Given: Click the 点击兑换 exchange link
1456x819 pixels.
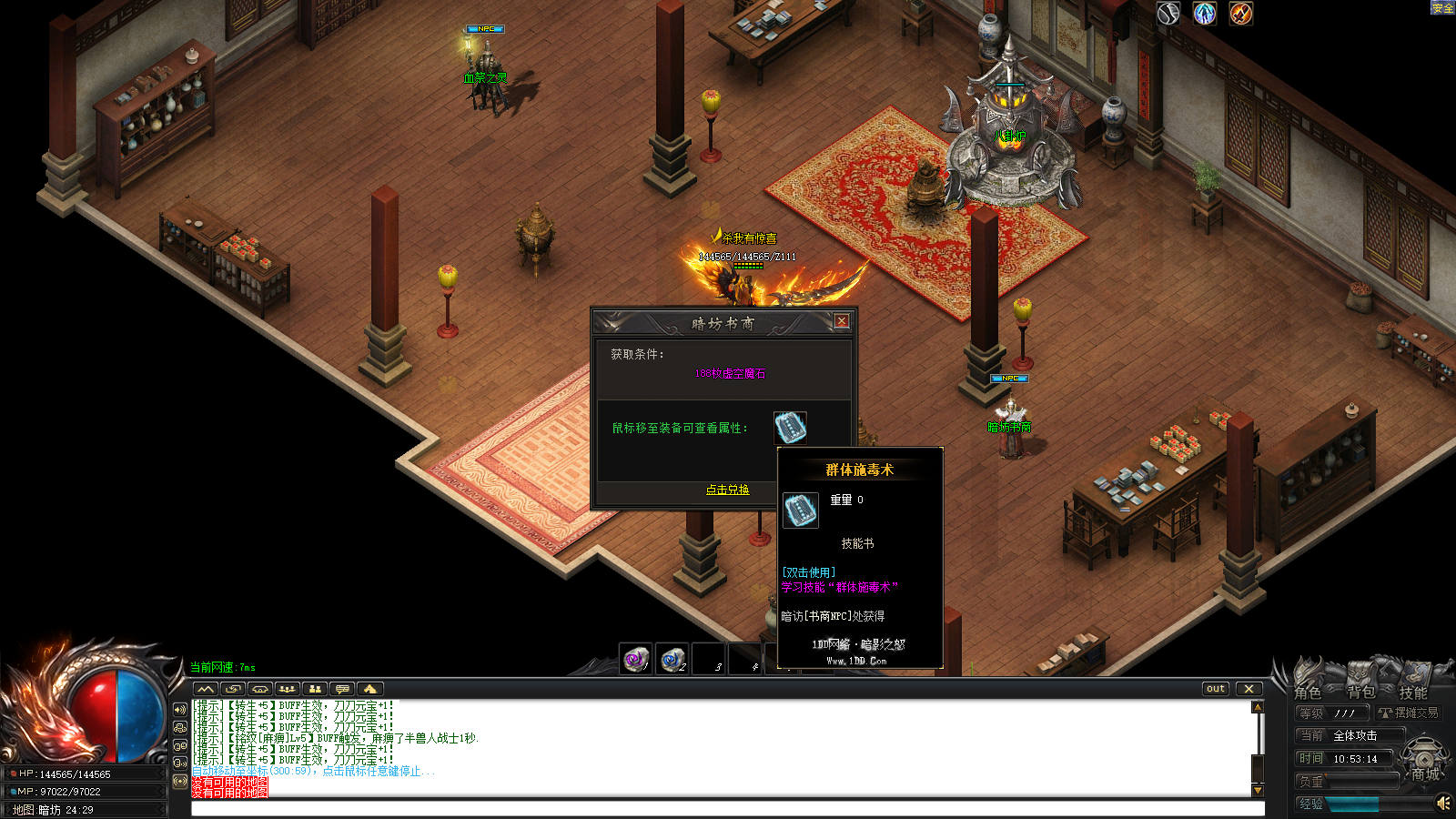Looking at the screenshot, I should coord(727,490).
